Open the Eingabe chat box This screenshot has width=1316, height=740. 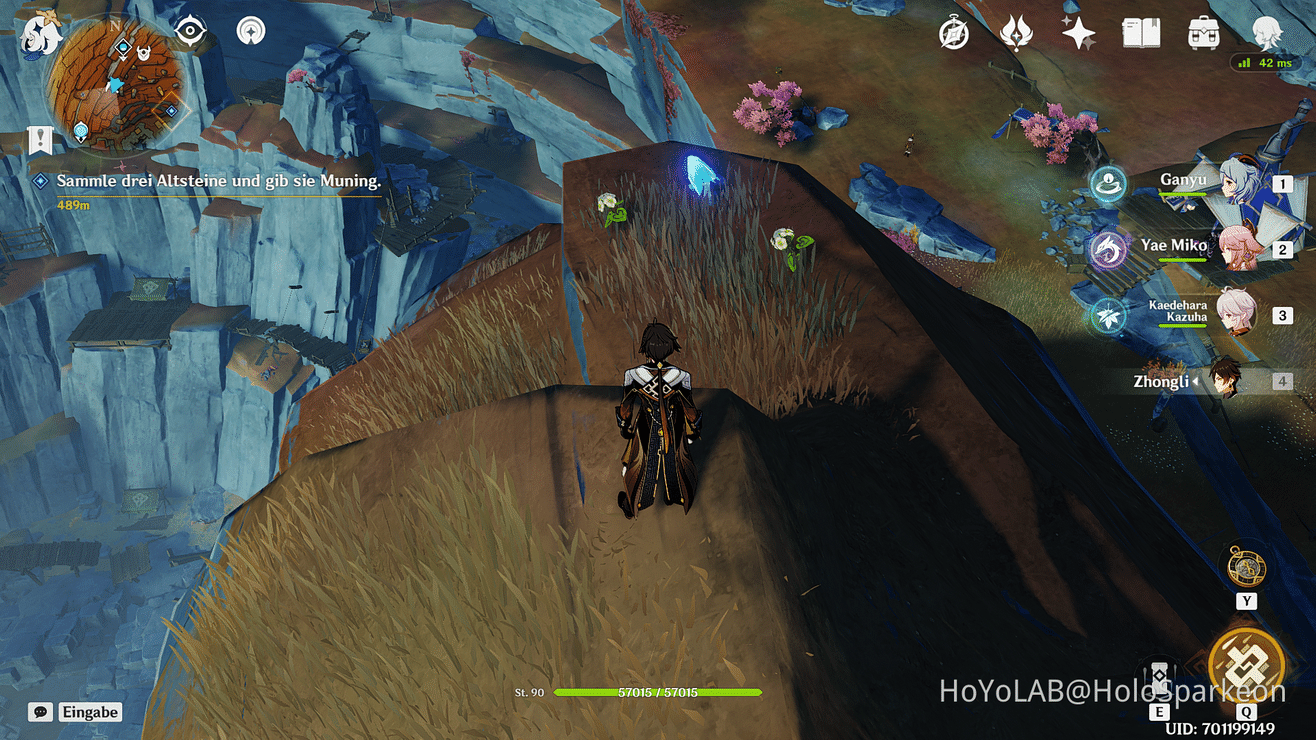pyautogui.click(x=77, y=713)
